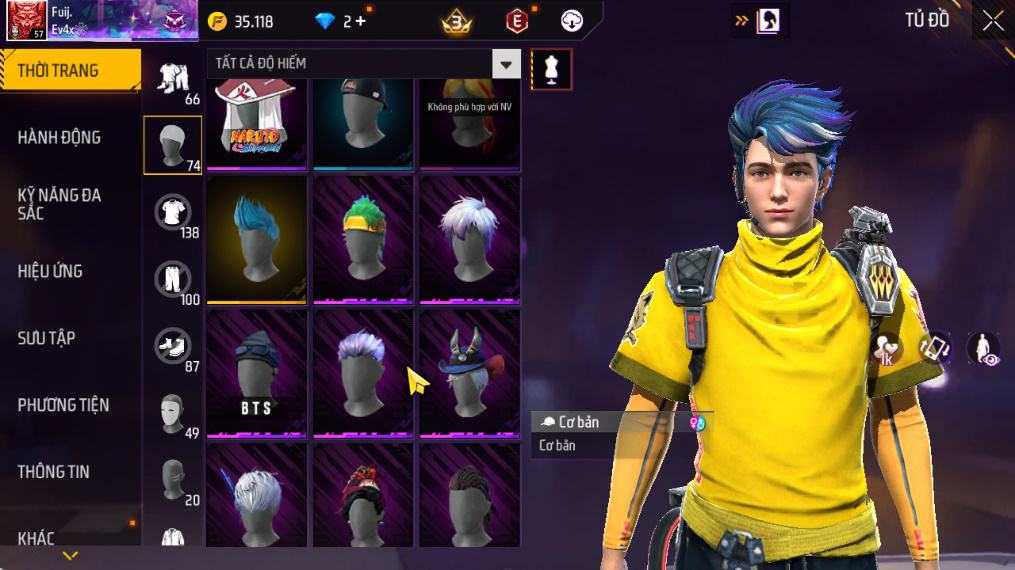
Task: Open the pants category with 100 items
Action: coord(173,279)
